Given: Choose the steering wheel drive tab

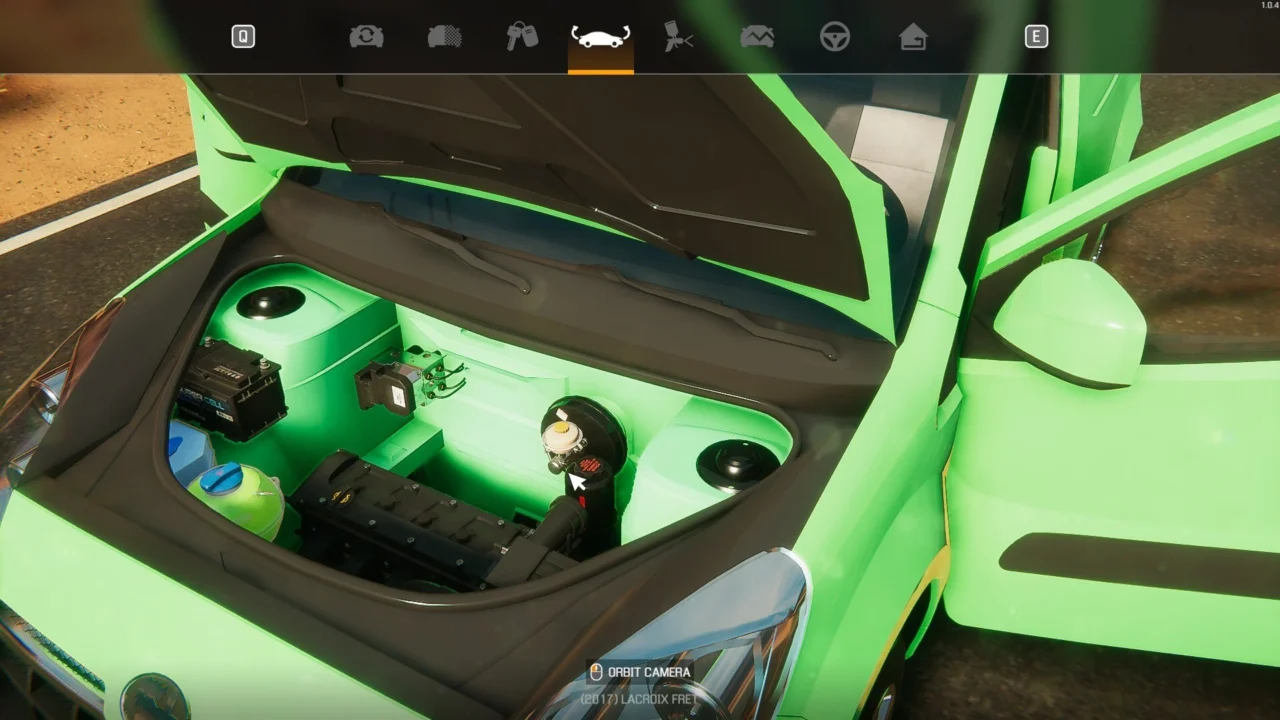Looking at the screenshot, I should pyautogui.click(x=835, y=37).
